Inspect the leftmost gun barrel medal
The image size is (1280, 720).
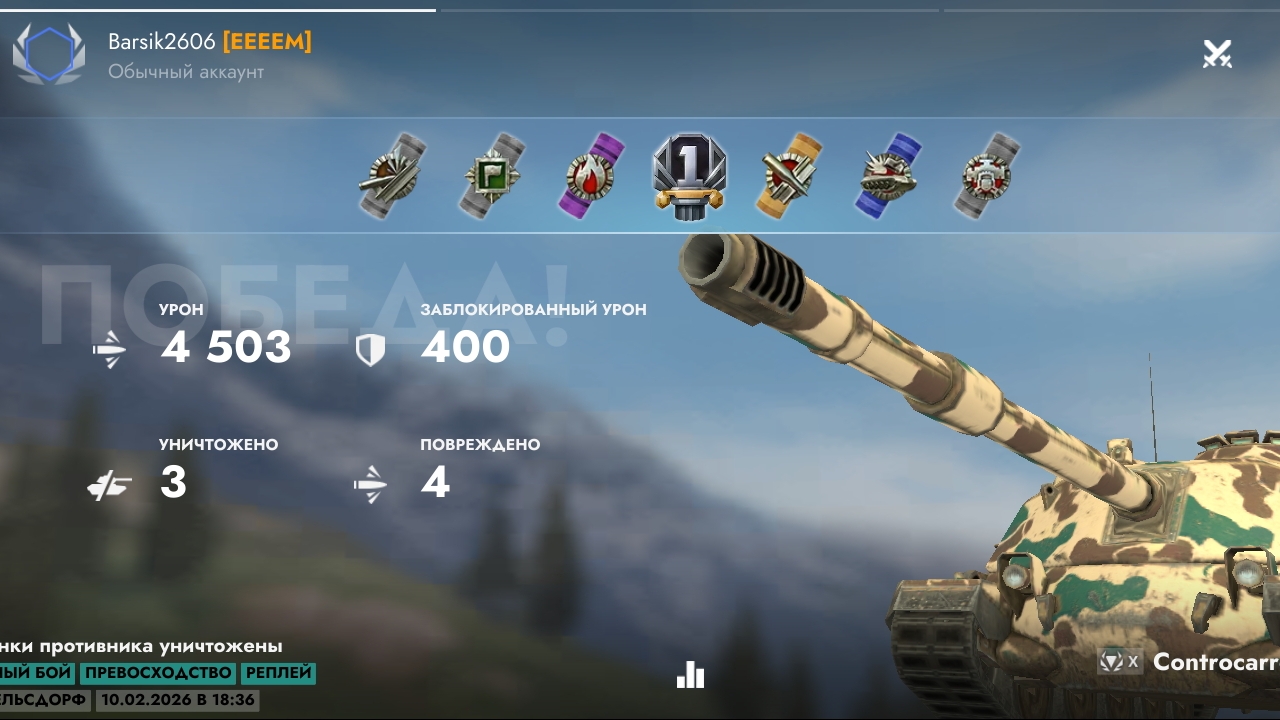(x=393, y=175)
